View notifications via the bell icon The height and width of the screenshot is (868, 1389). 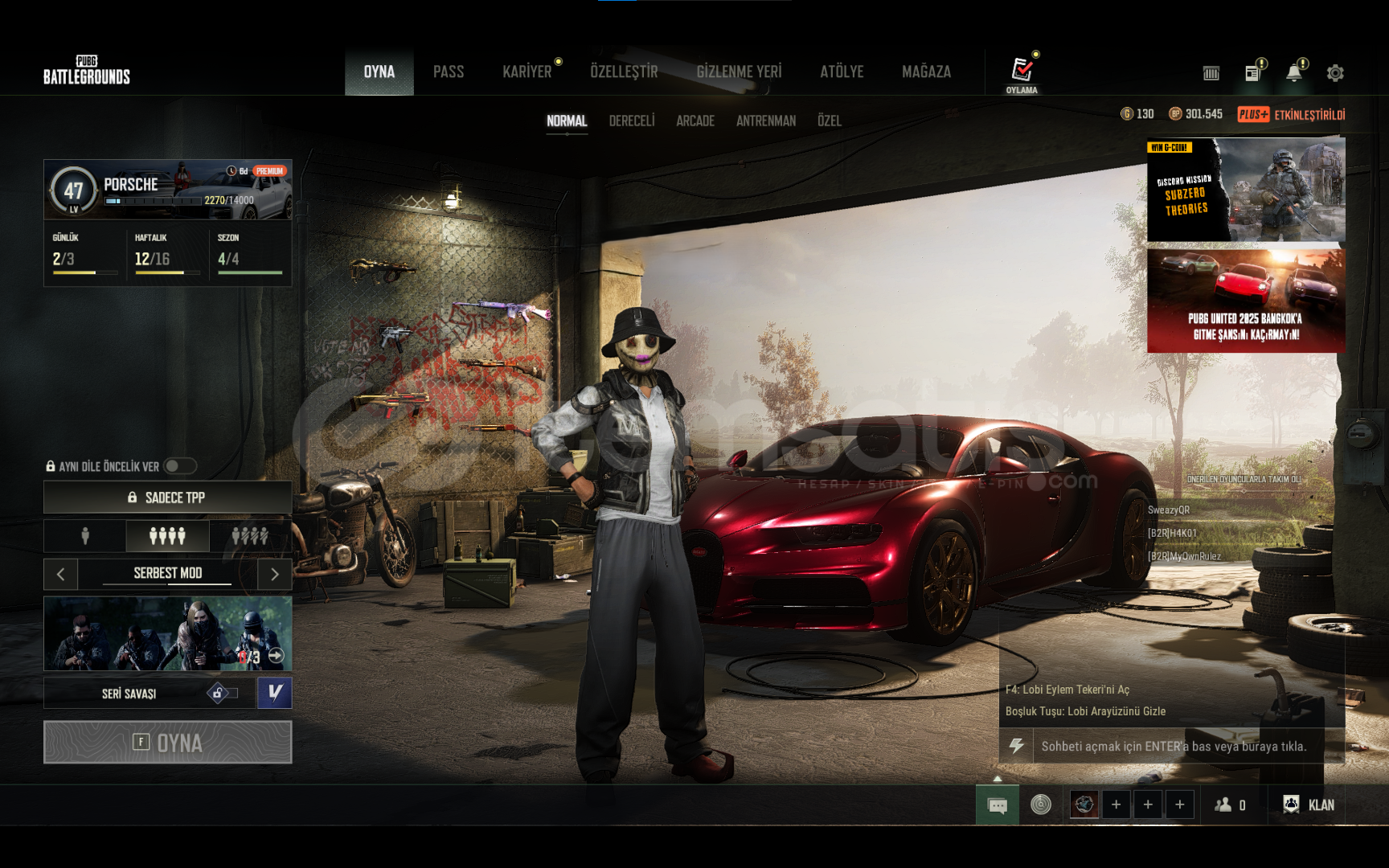[x=1293, y=73]
